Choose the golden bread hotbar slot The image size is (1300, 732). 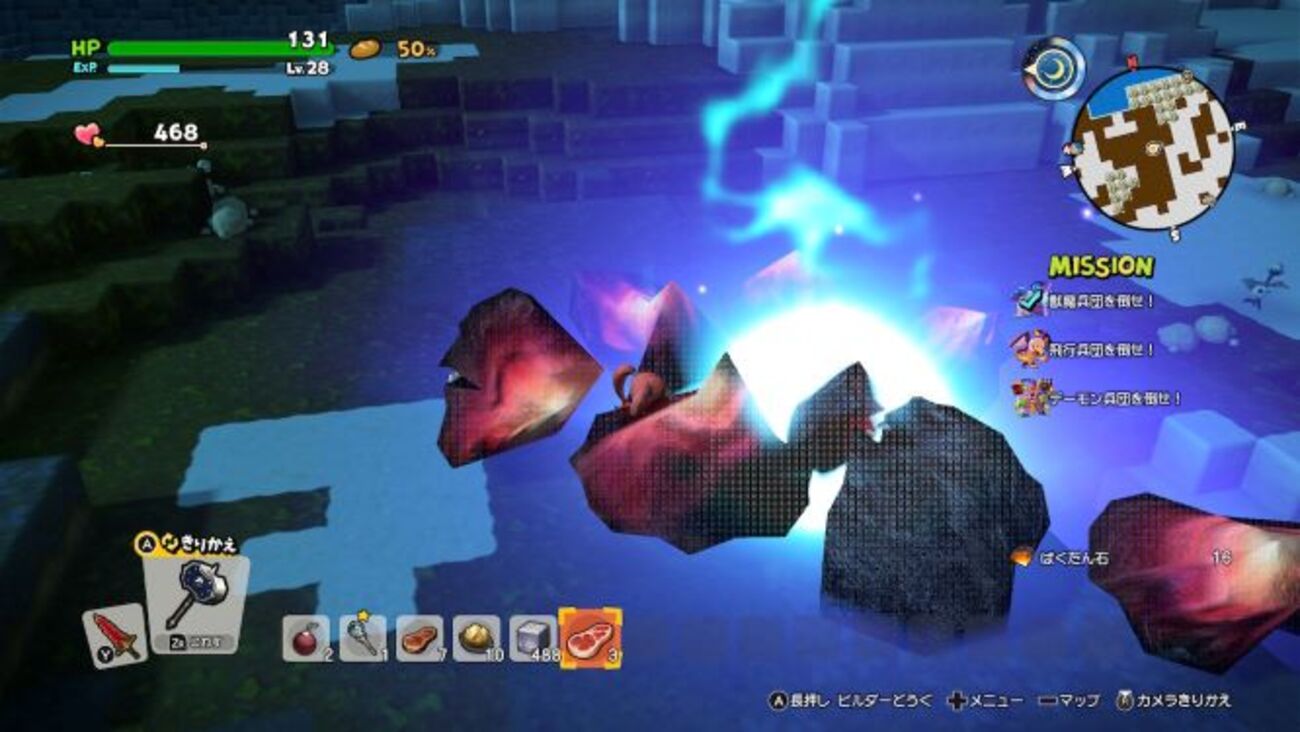click(476, 637)
